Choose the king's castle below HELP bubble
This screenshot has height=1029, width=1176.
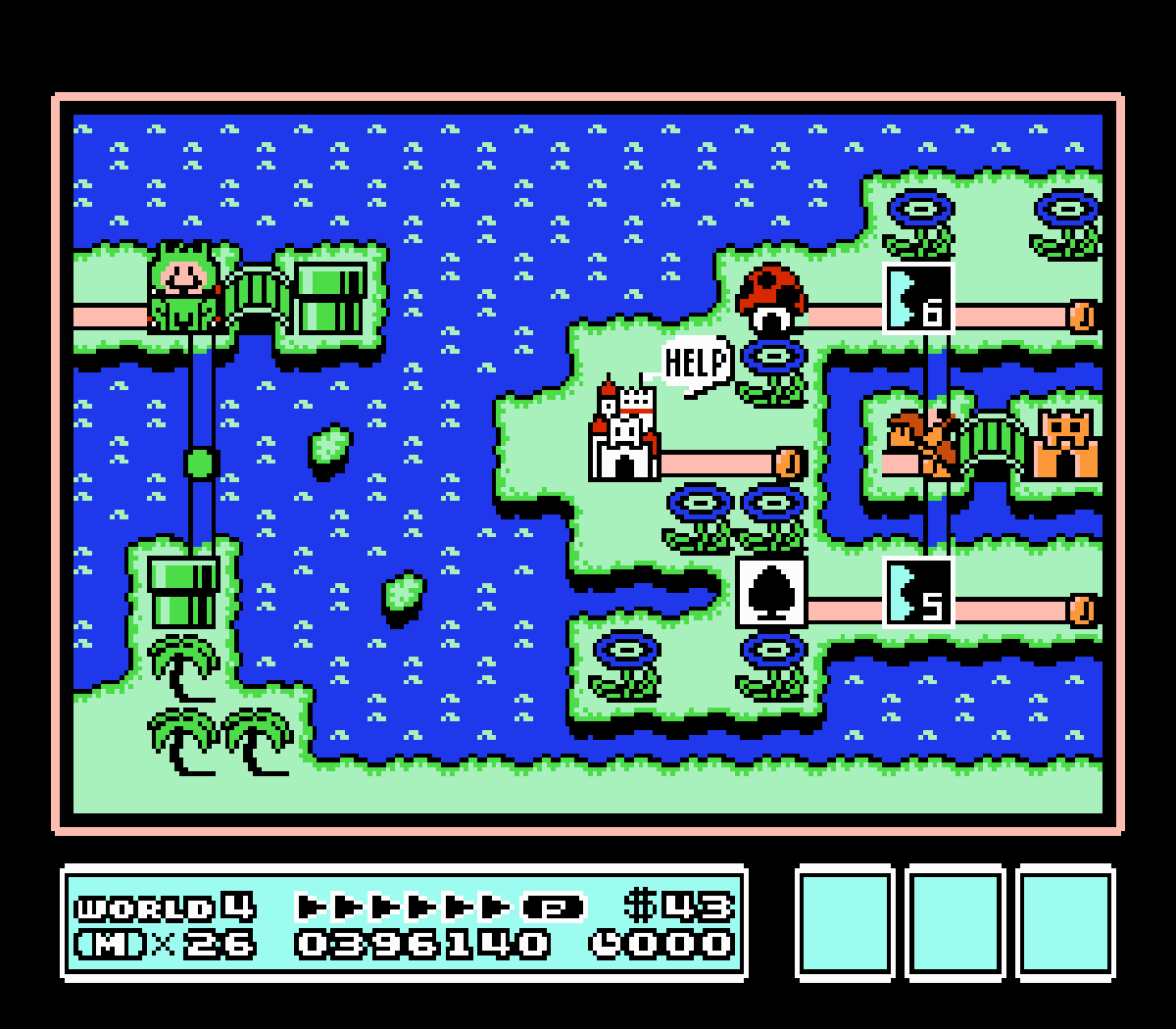[624, 436]
